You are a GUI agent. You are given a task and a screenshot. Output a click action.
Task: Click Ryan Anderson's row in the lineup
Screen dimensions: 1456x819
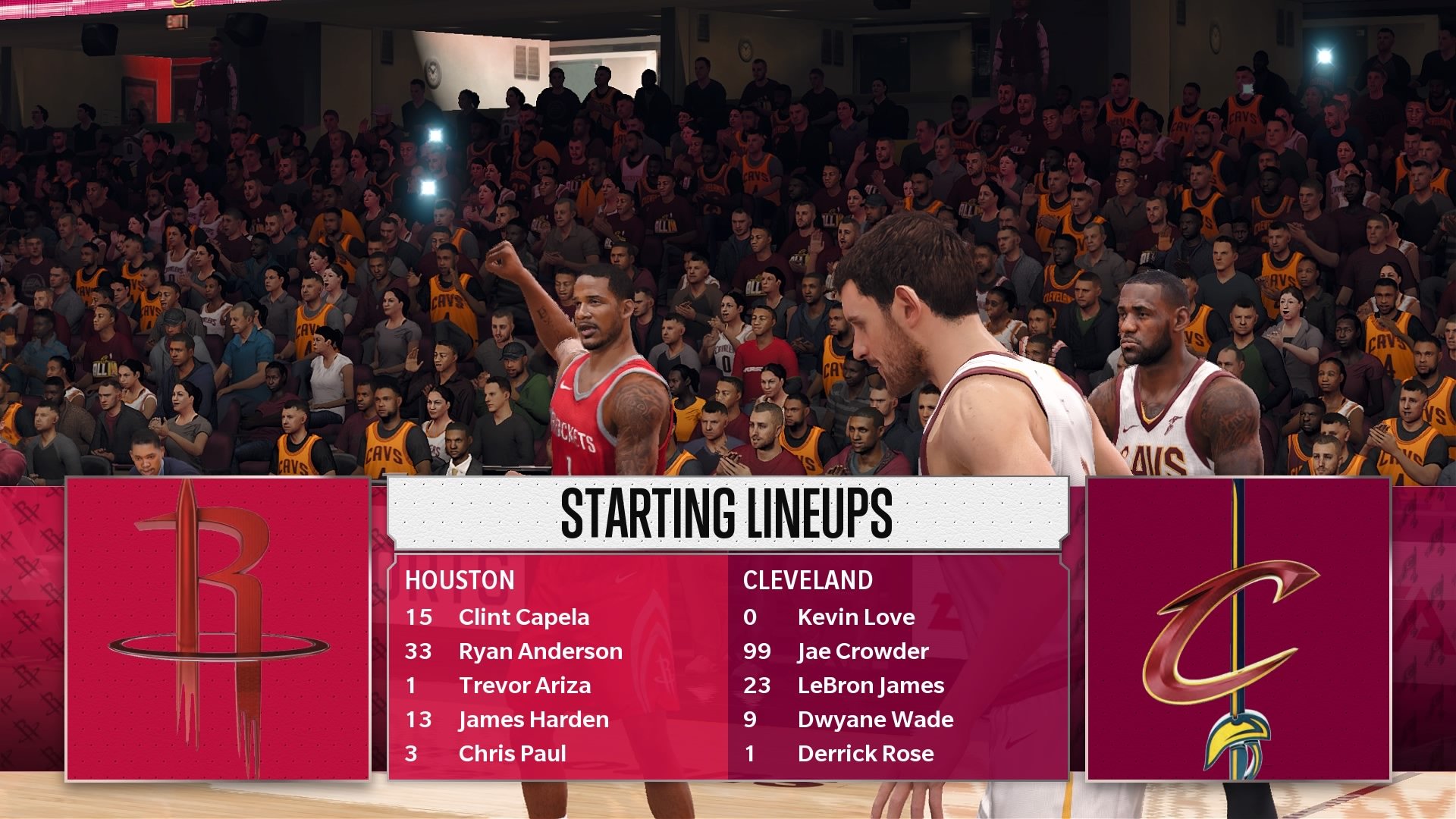point(541,651)
